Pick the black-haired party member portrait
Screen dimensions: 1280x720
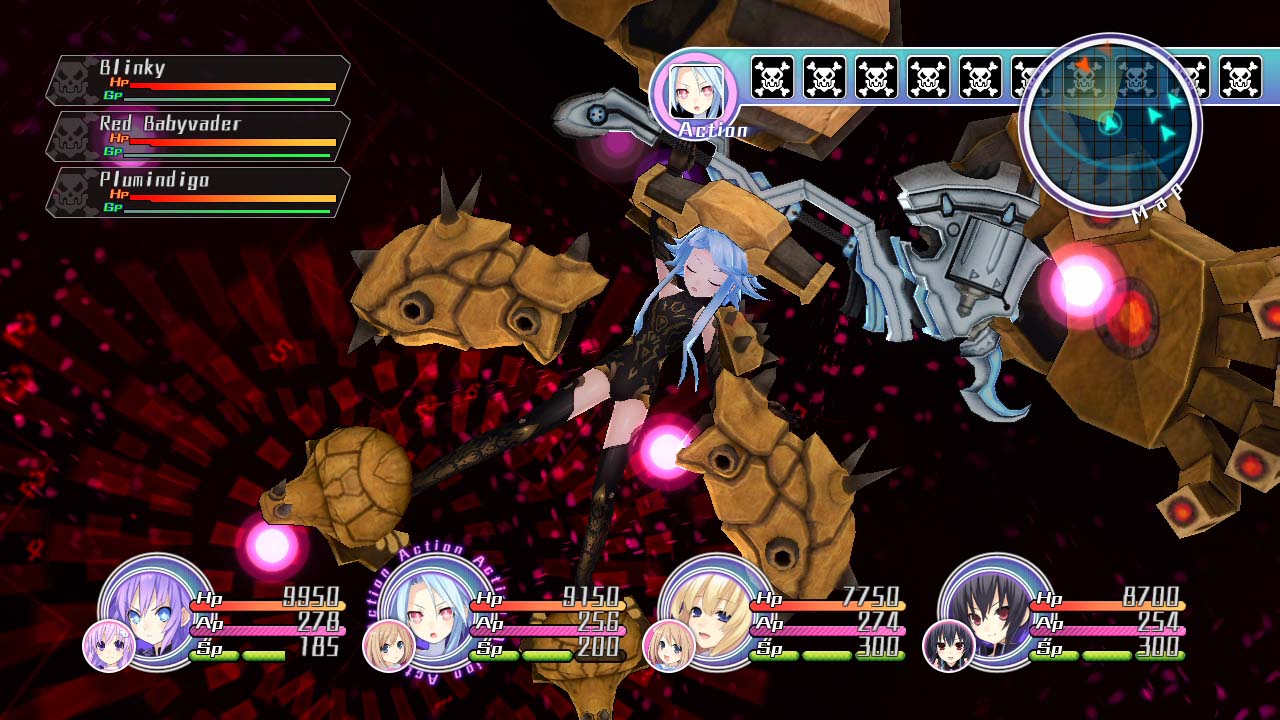(997, 610)
